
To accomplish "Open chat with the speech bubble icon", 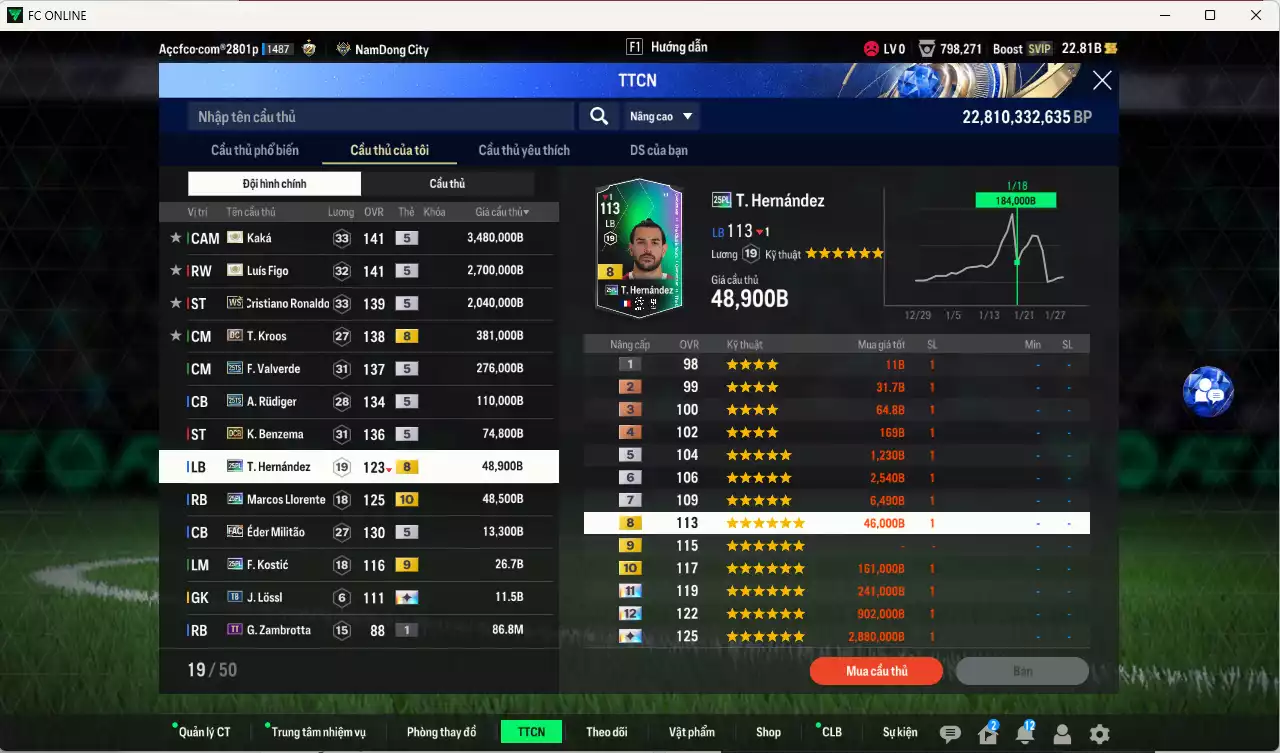I will [x=950, y=733].
